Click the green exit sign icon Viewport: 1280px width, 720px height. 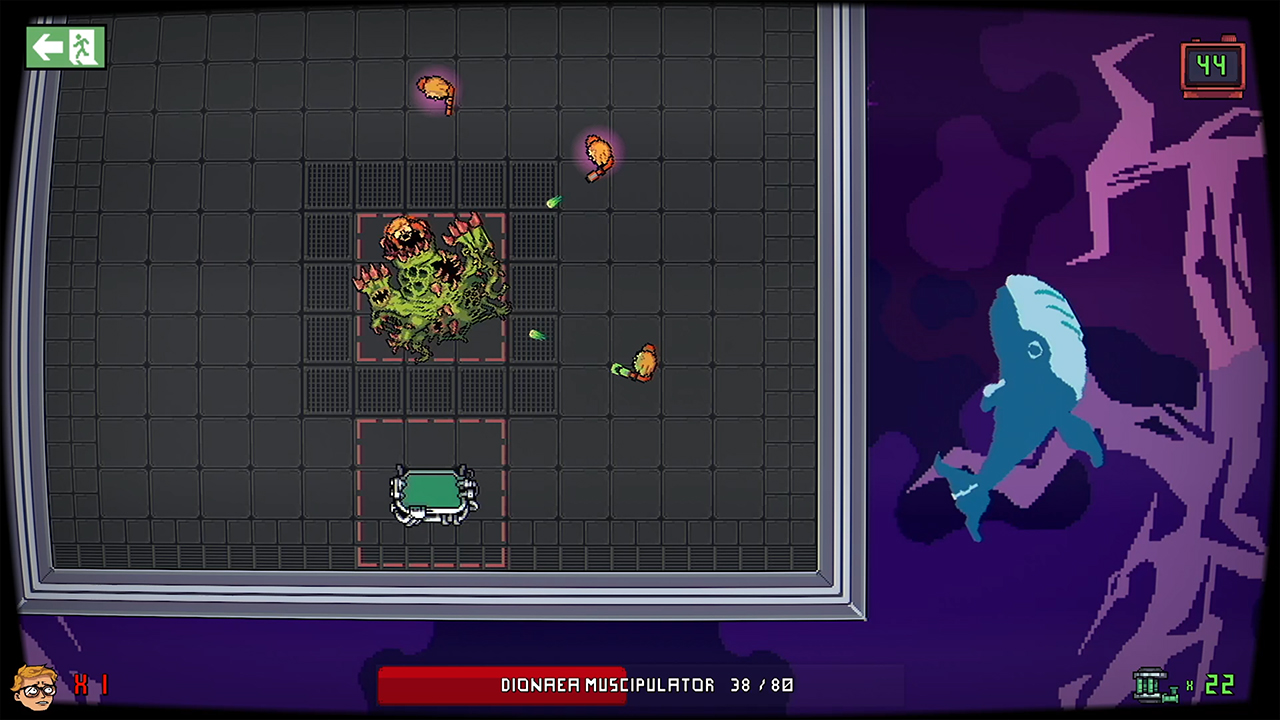(62, 47)
